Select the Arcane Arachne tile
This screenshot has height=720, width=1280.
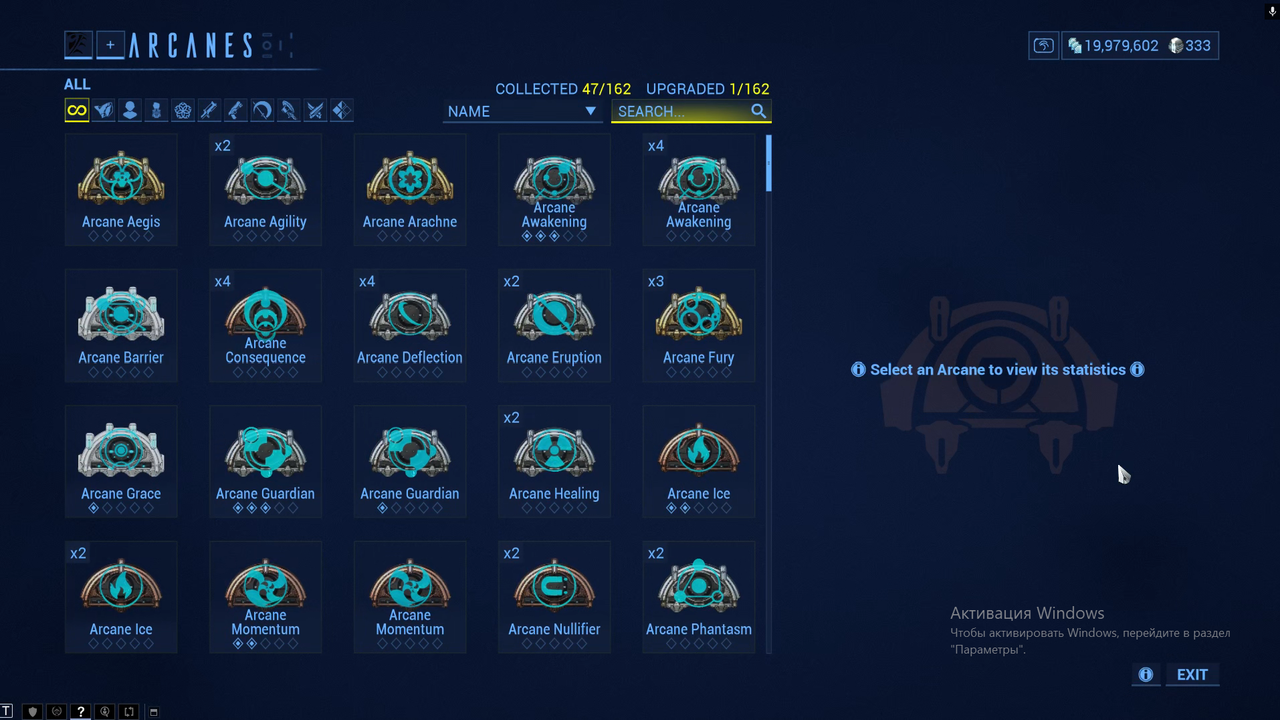410,189
